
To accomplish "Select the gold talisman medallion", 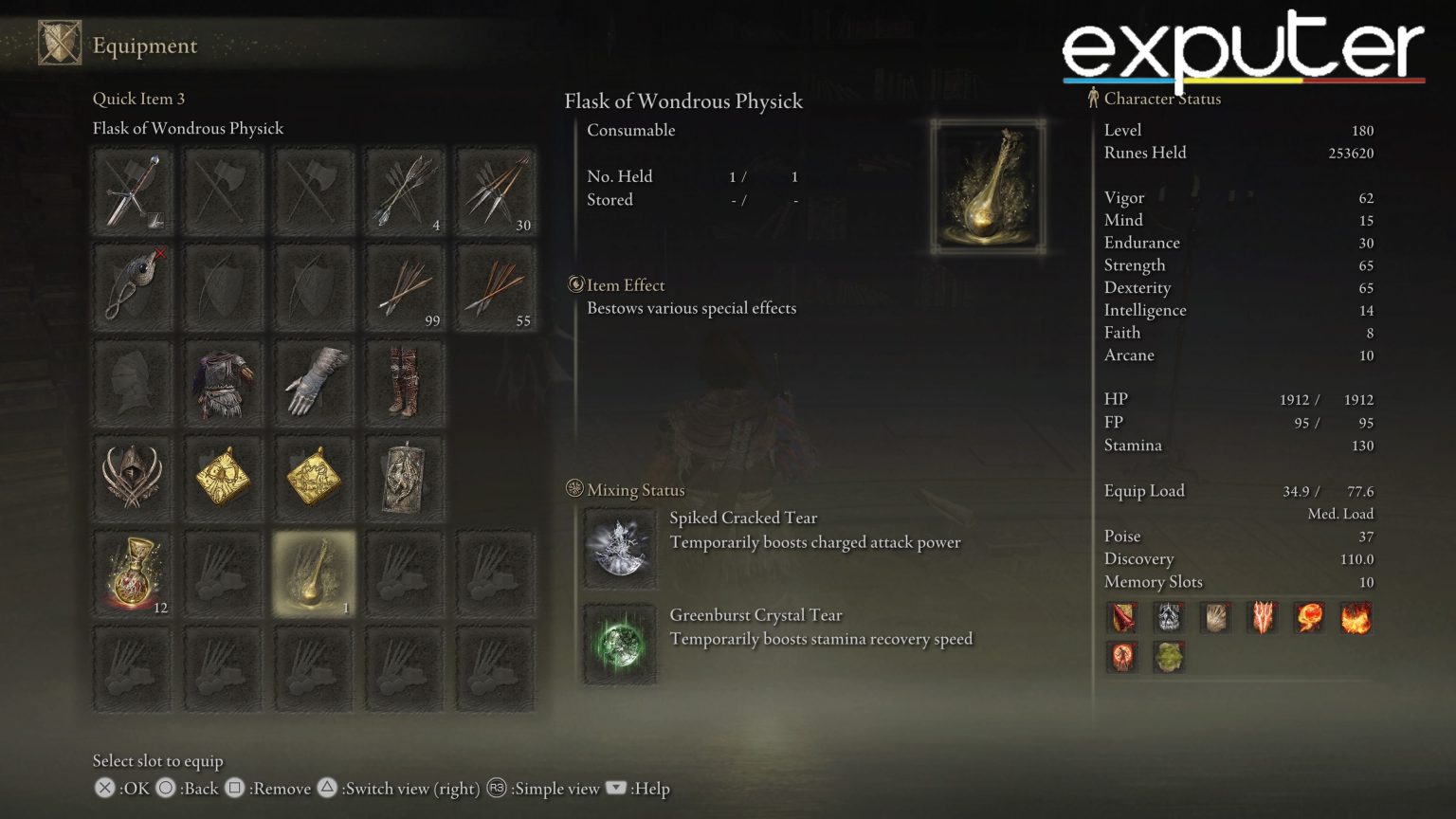I will [223, 478].
